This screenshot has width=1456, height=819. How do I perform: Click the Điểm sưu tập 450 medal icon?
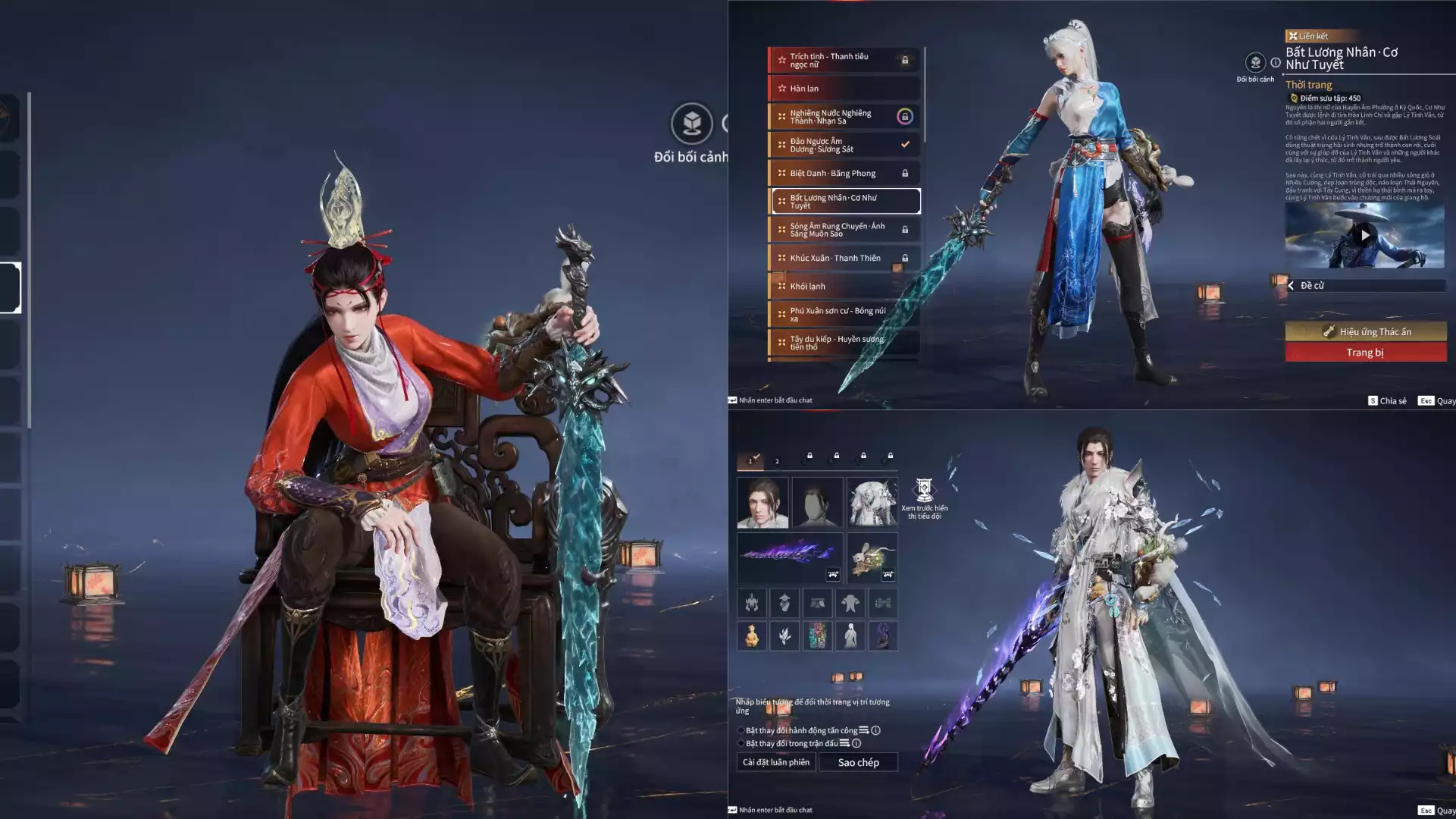(x=1292, y=97)
